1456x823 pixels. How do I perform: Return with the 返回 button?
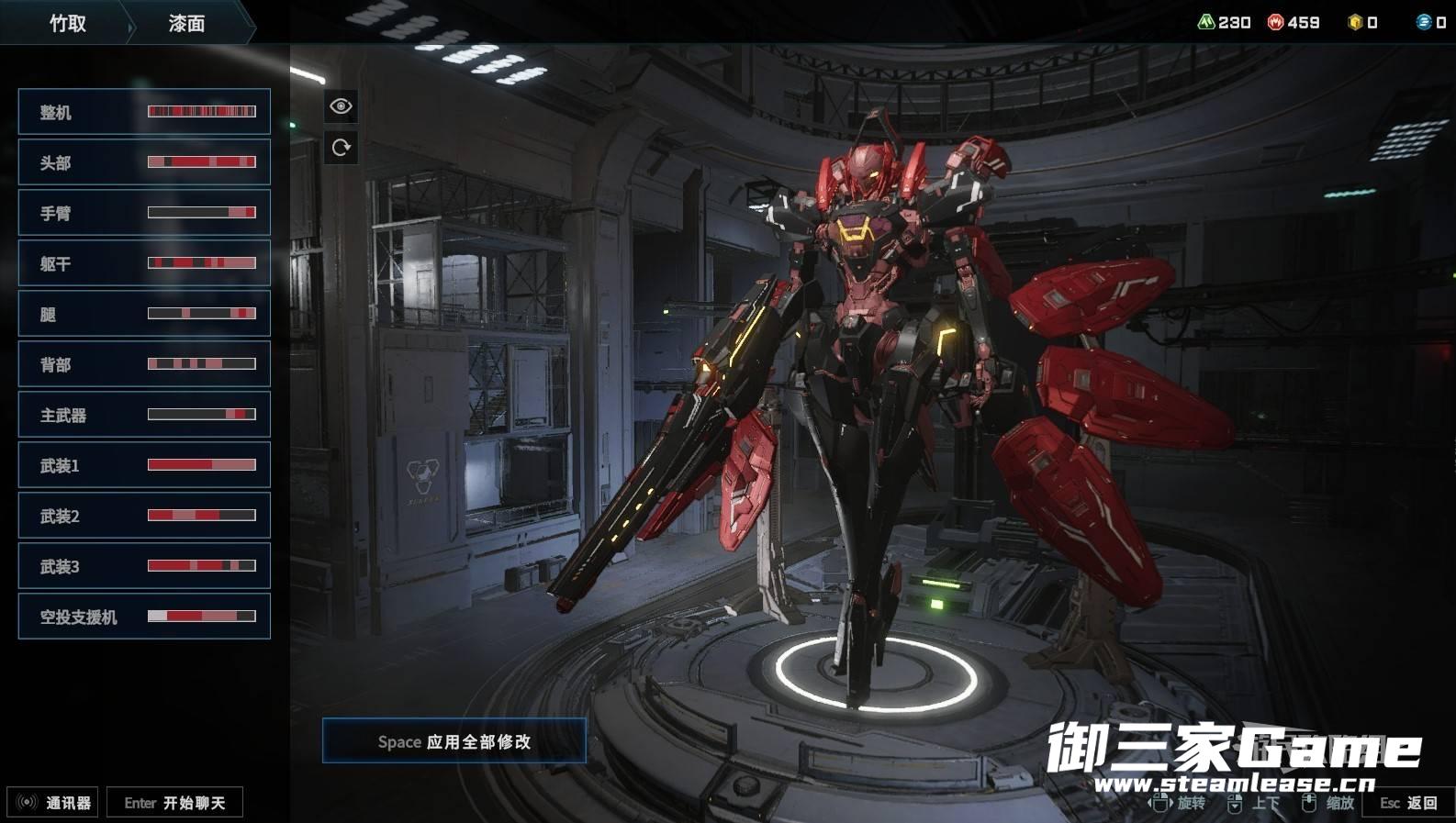pos(1408,803)
